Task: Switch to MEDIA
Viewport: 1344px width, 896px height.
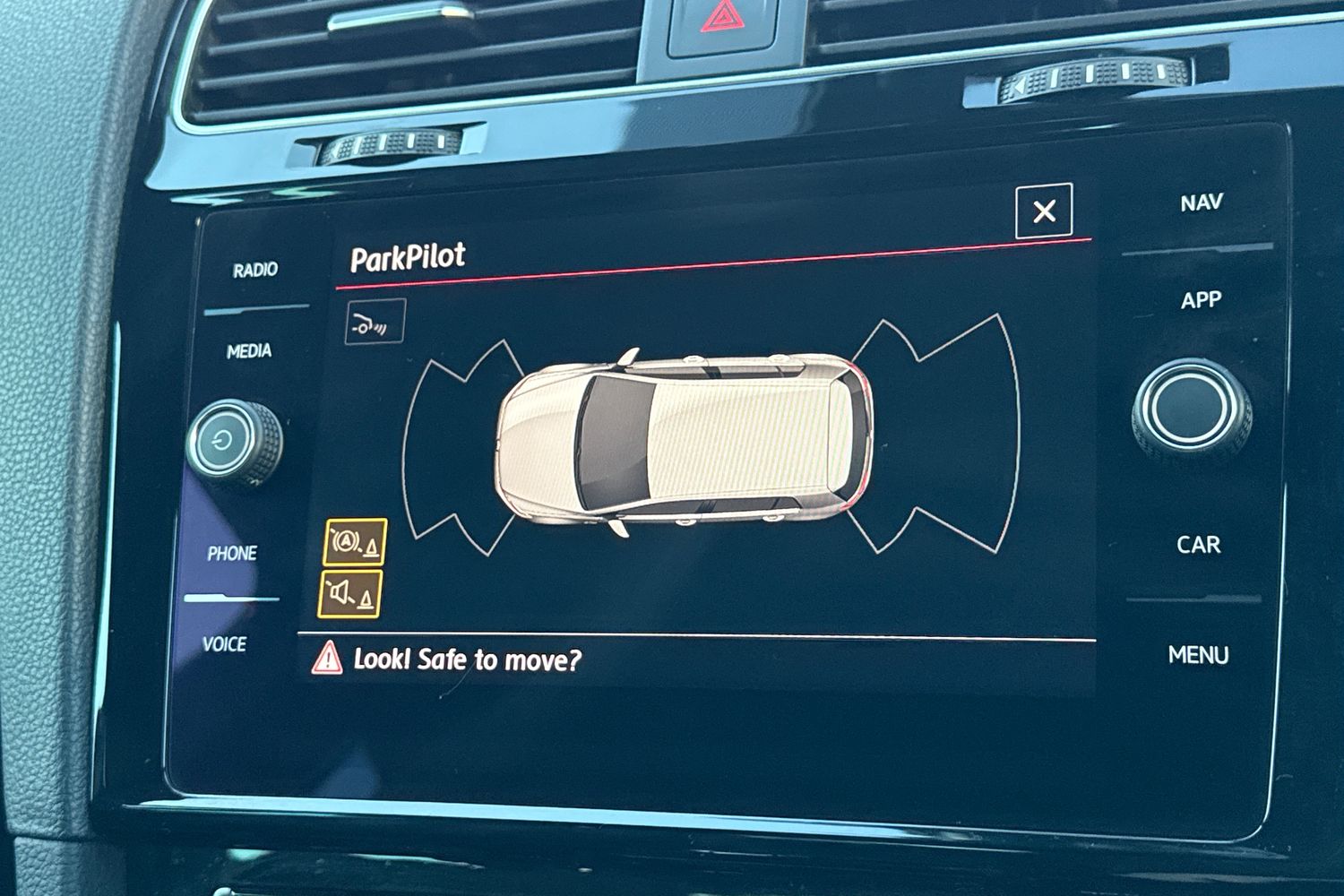Action: [x=249, y=351]
